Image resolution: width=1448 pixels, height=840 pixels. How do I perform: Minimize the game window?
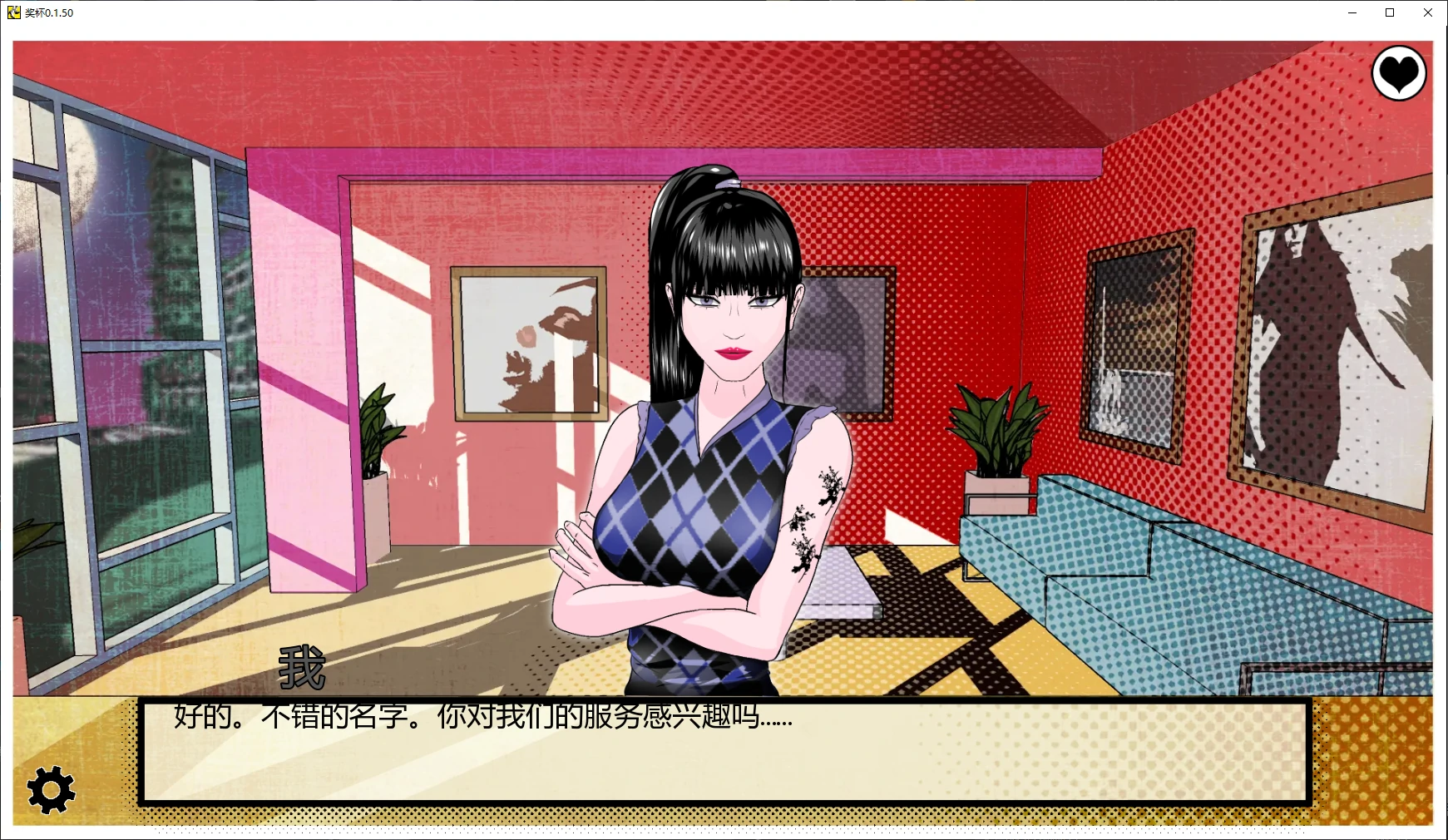[1352, 12]
